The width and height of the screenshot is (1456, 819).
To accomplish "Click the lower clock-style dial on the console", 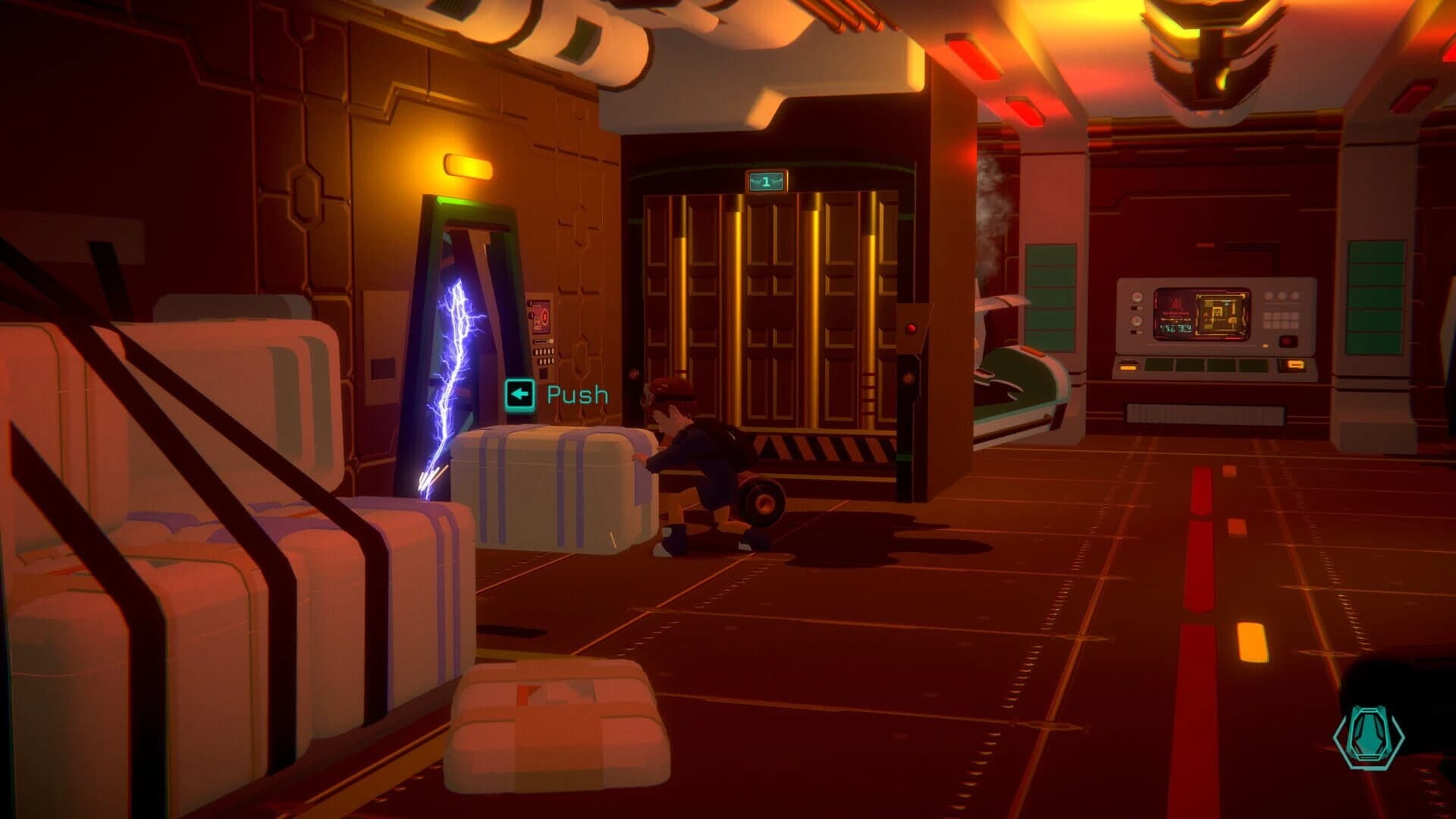I will tap(1137, 321).
